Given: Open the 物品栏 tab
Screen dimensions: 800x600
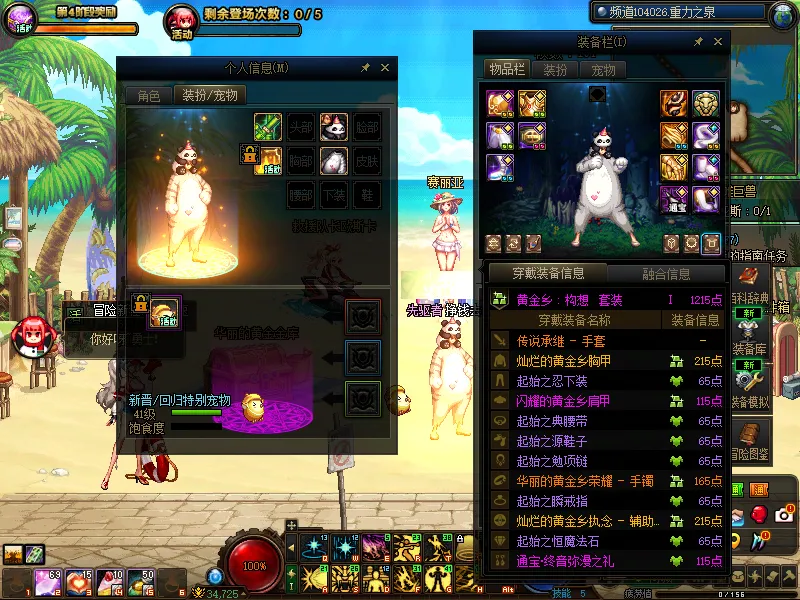Looking at the screenshot, I should (506, 70).
